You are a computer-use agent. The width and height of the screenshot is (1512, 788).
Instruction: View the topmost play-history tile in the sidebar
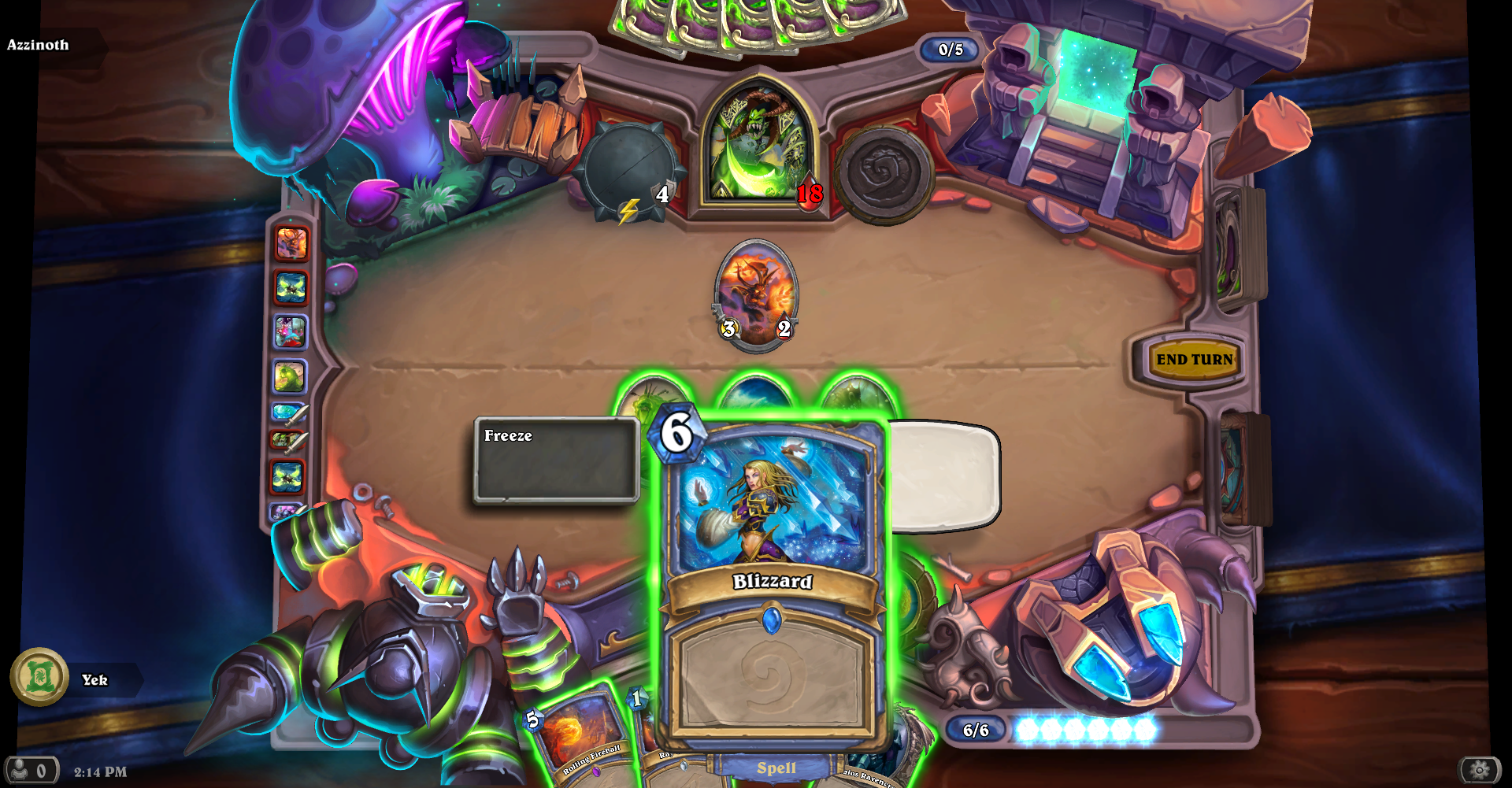[x=291, y=244]
